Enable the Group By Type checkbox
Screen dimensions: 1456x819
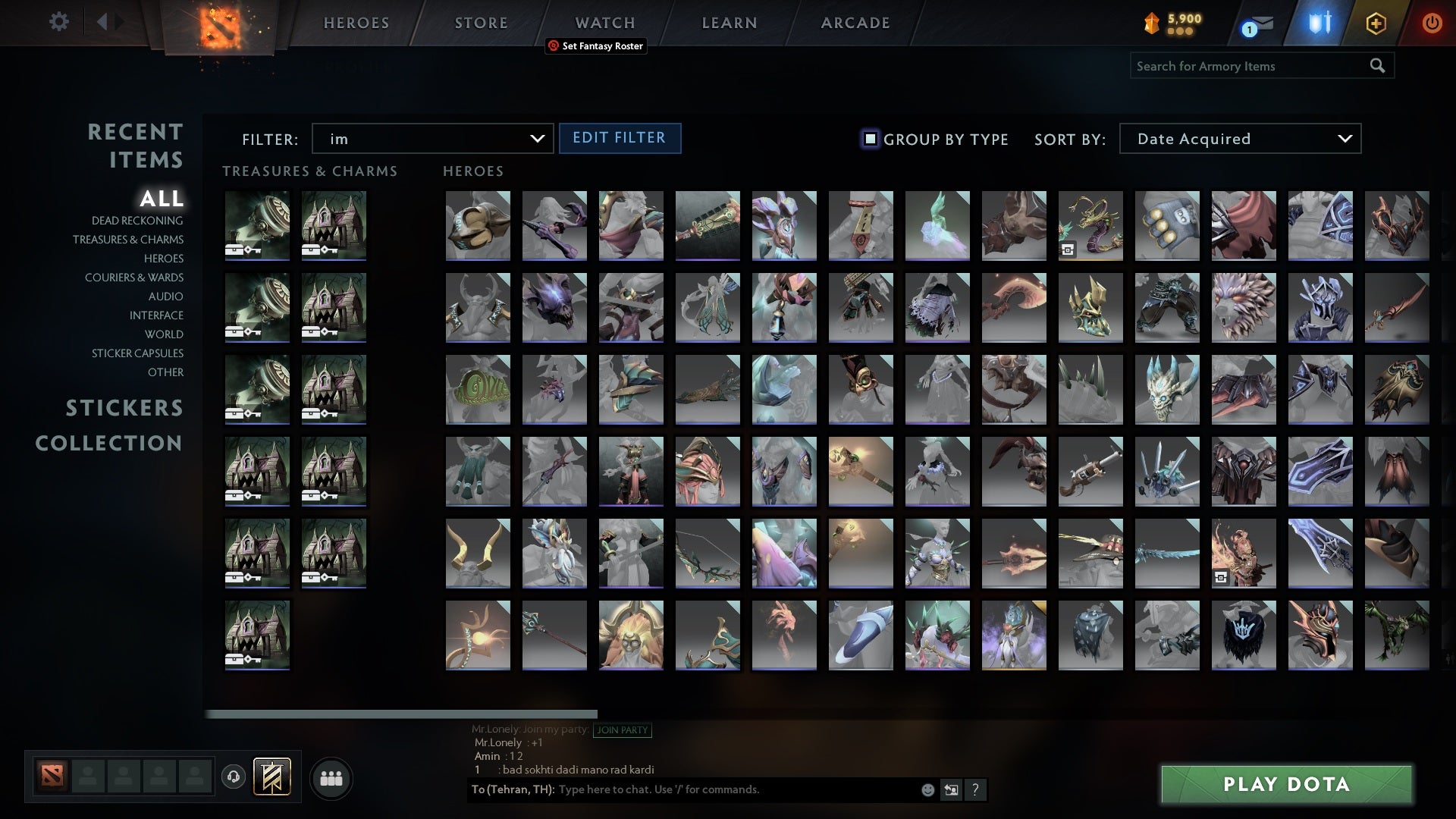click(x=869, y=139)
